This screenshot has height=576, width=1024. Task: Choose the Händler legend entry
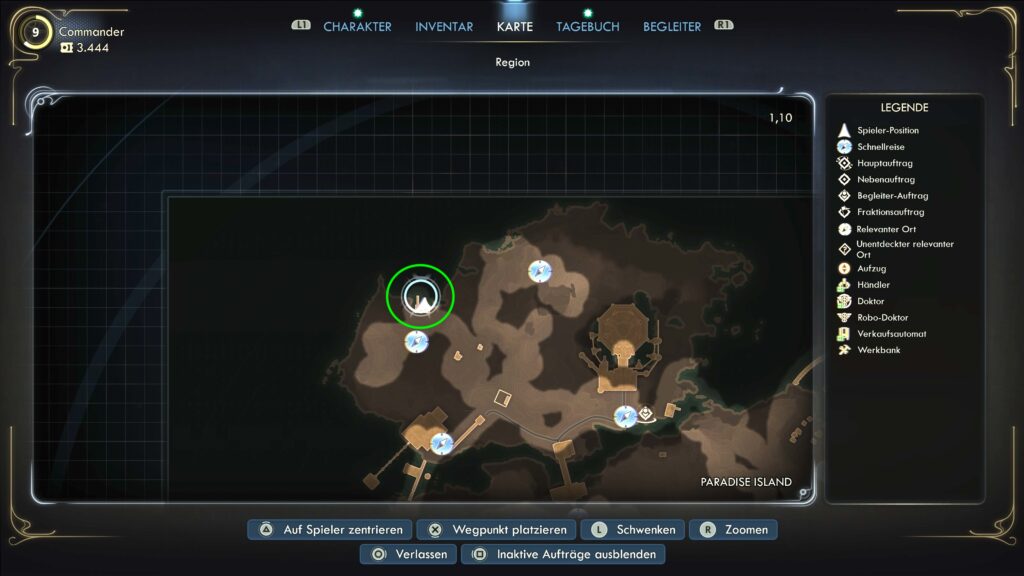pos(873,285)
